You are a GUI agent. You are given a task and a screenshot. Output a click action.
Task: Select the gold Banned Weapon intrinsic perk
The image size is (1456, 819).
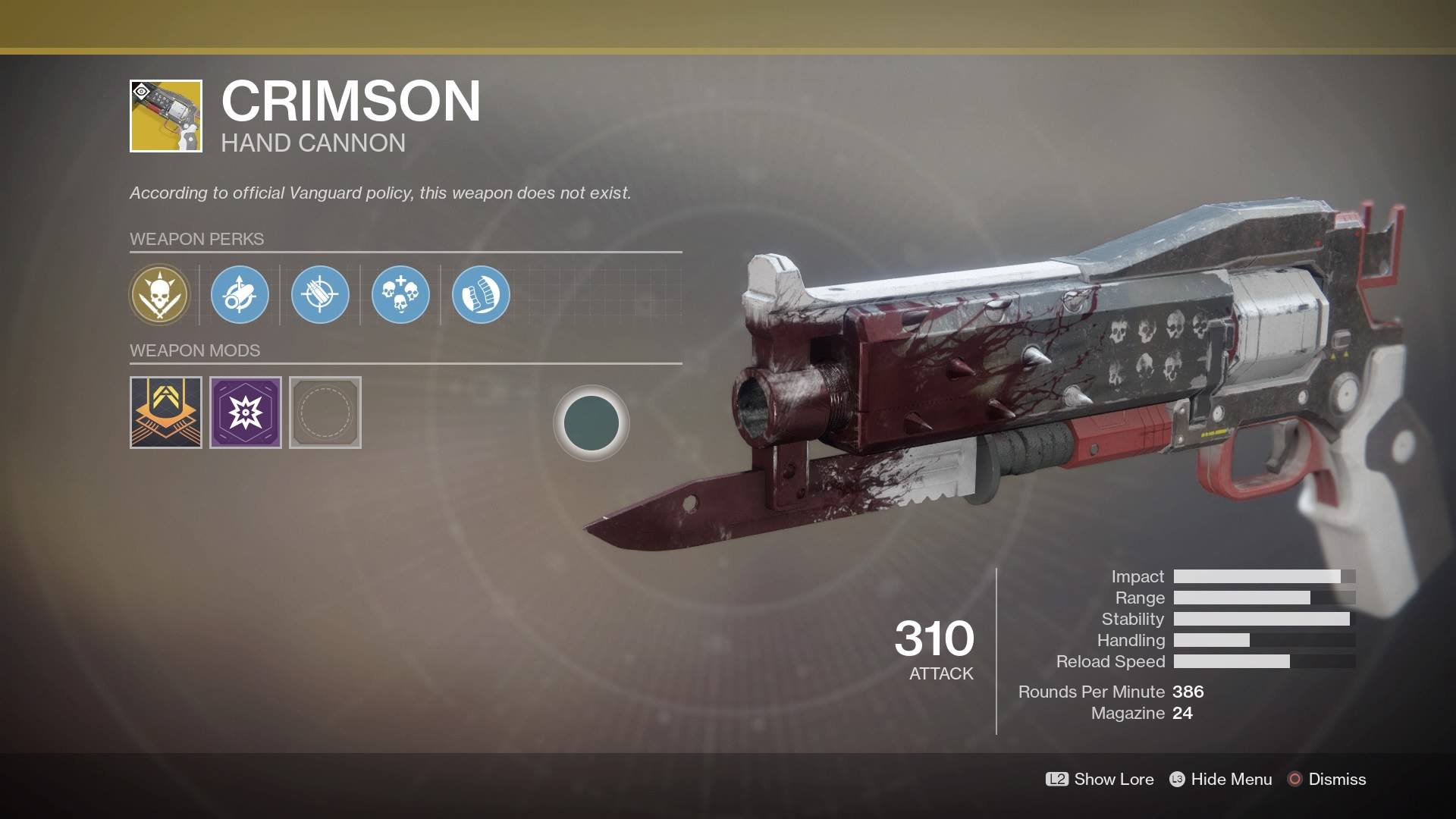(x=161, y=296)
